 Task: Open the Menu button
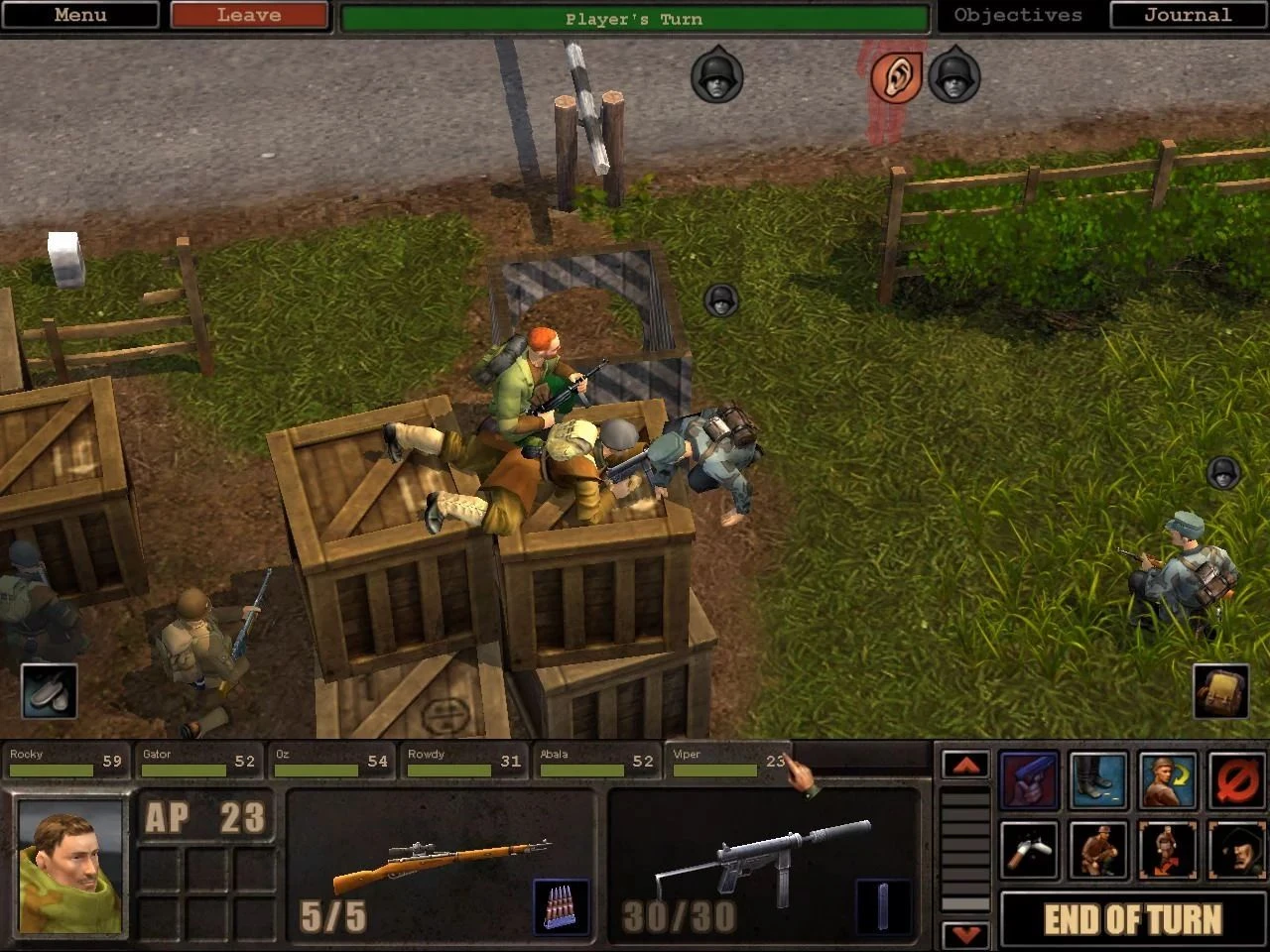79,15
